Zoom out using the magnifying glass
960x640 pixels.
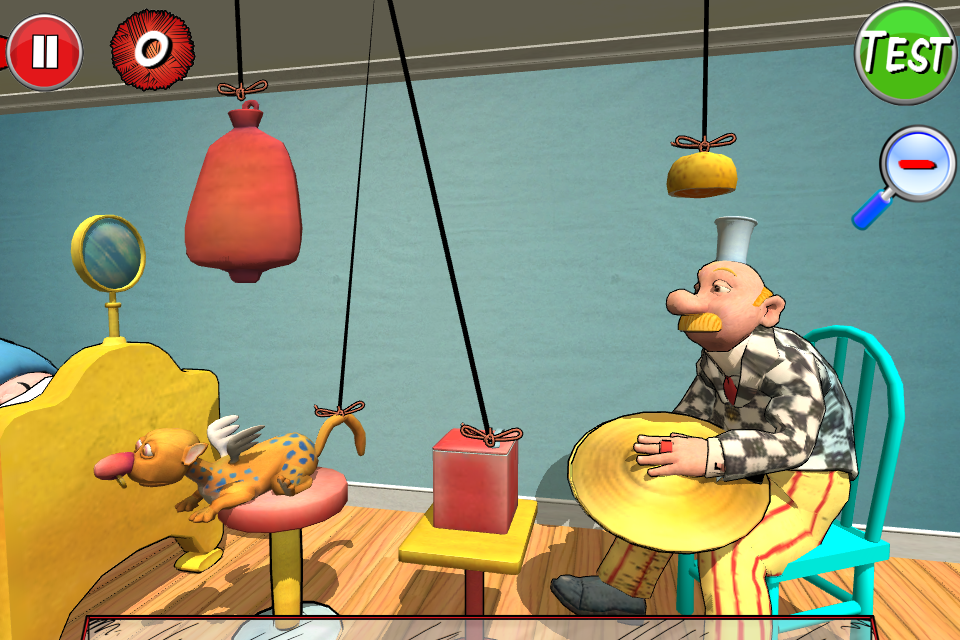click(x=919, y=164)
